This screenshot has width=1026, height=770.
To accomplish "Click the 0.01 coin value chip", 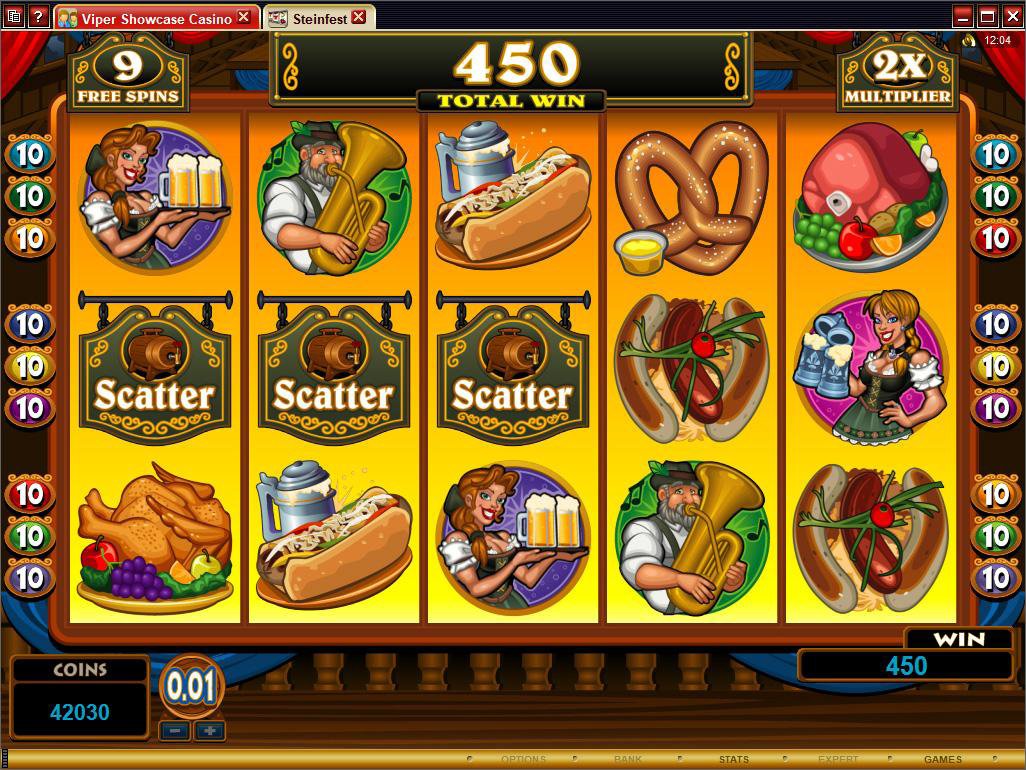I will coord(191,687).
